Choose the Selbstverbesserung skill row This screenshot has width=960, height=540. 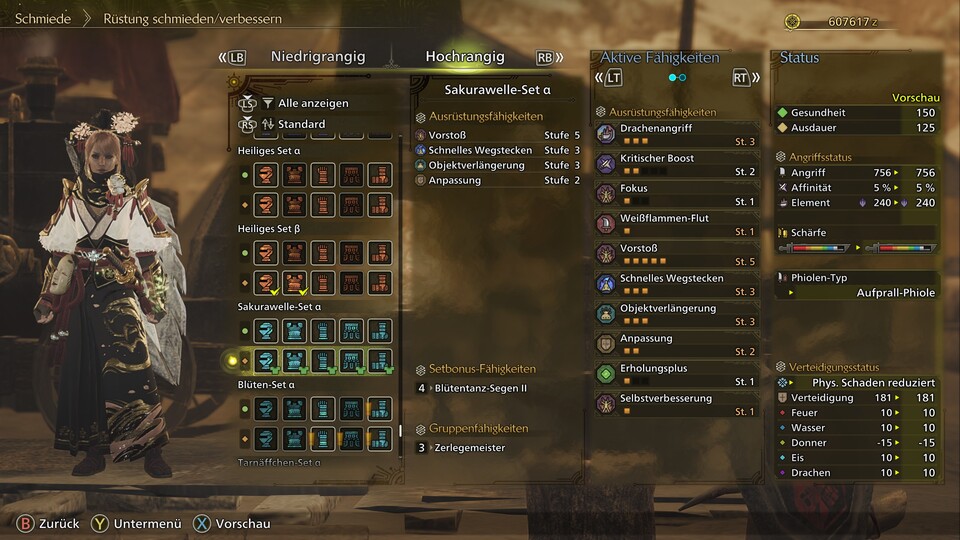676,404
